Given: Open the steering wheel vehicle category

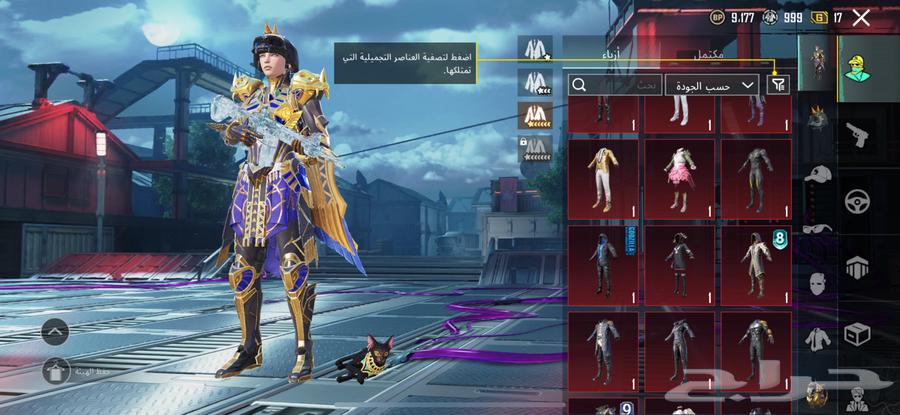Looking at the screenshot, I should coord(856,200).
